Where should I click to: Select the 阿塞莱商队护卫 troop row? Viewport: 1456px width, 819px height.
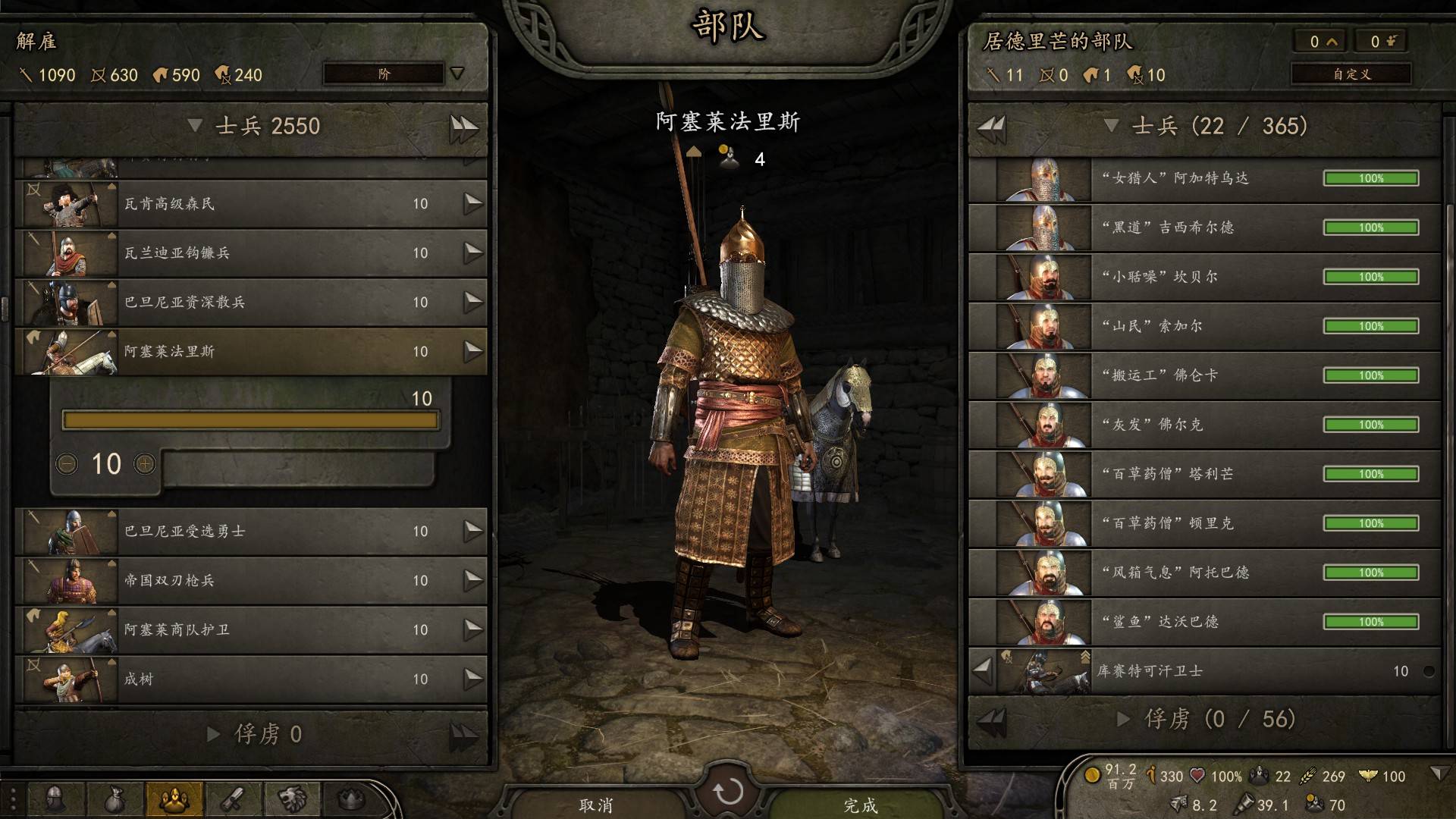coord(250,629)
